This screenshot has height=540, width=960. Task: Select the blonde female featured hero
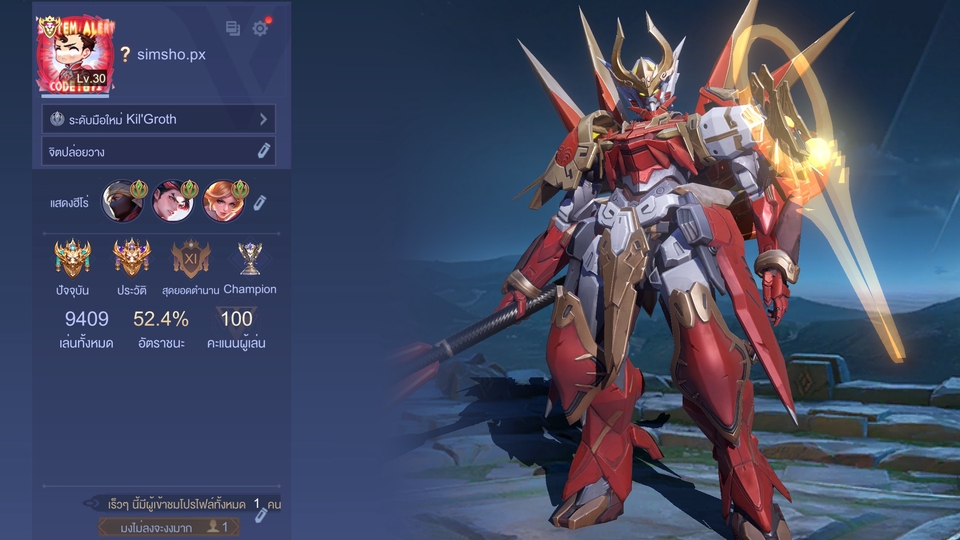(224, 201)
